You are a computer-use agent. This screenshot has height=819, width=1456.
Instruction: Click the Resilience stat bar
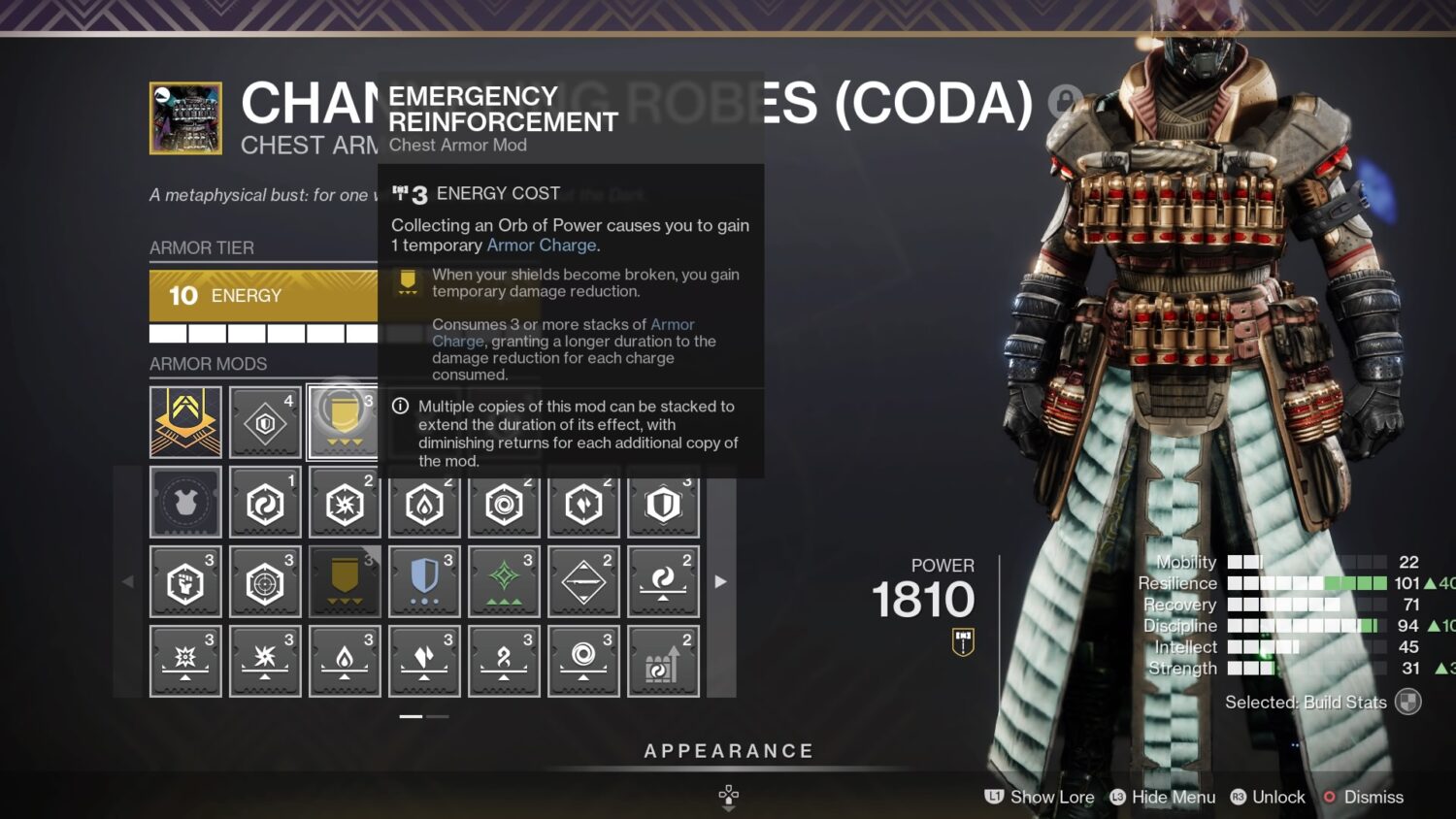tap(1310, 583)
